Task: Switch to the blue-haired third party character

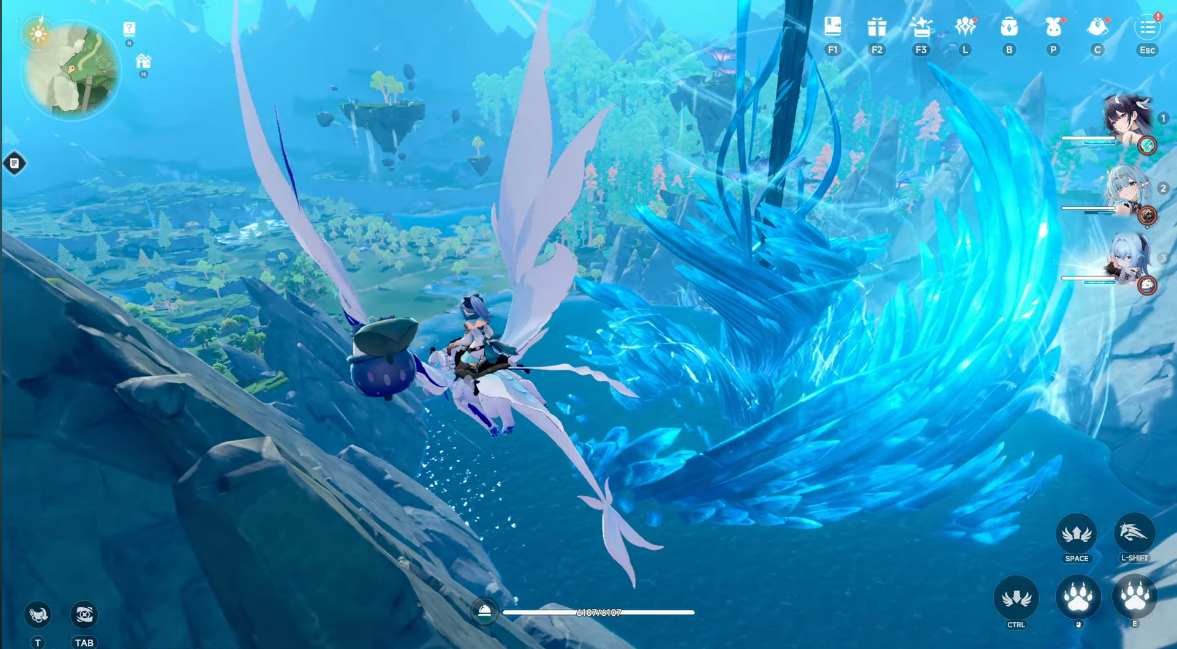Action: click(1127, 258)
